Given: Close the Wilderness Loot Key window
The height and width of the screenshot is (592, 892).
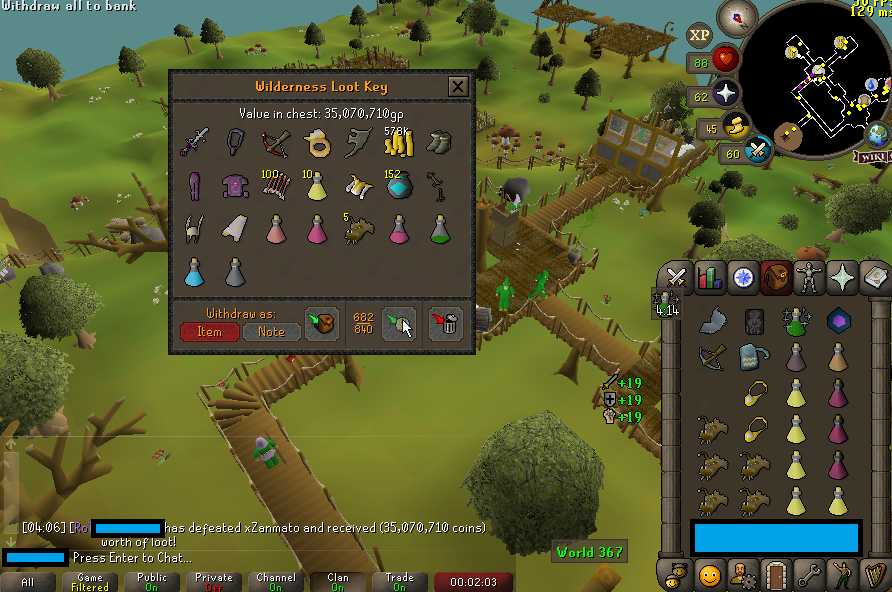Looking at the screenshot, I should pyautogui.click(x=457, y=86).
